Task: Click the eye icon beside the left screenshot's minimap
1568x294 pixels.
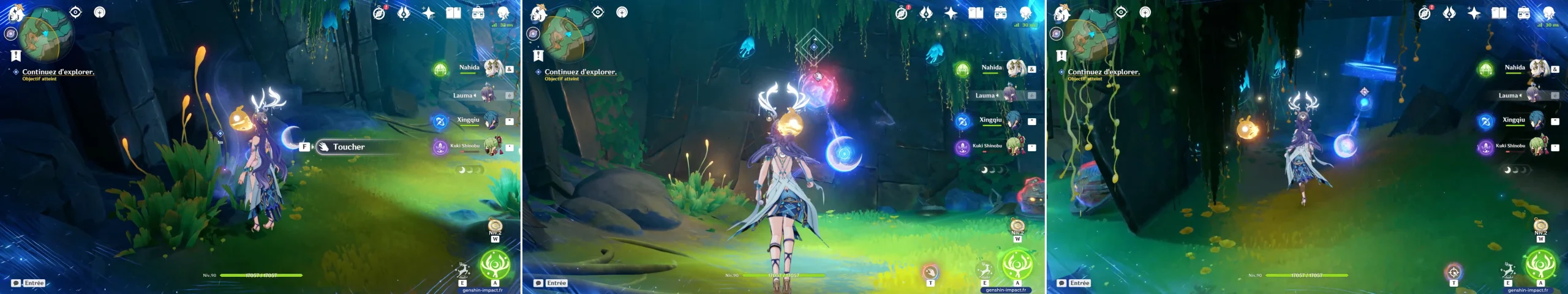Action: coord(75,12)
